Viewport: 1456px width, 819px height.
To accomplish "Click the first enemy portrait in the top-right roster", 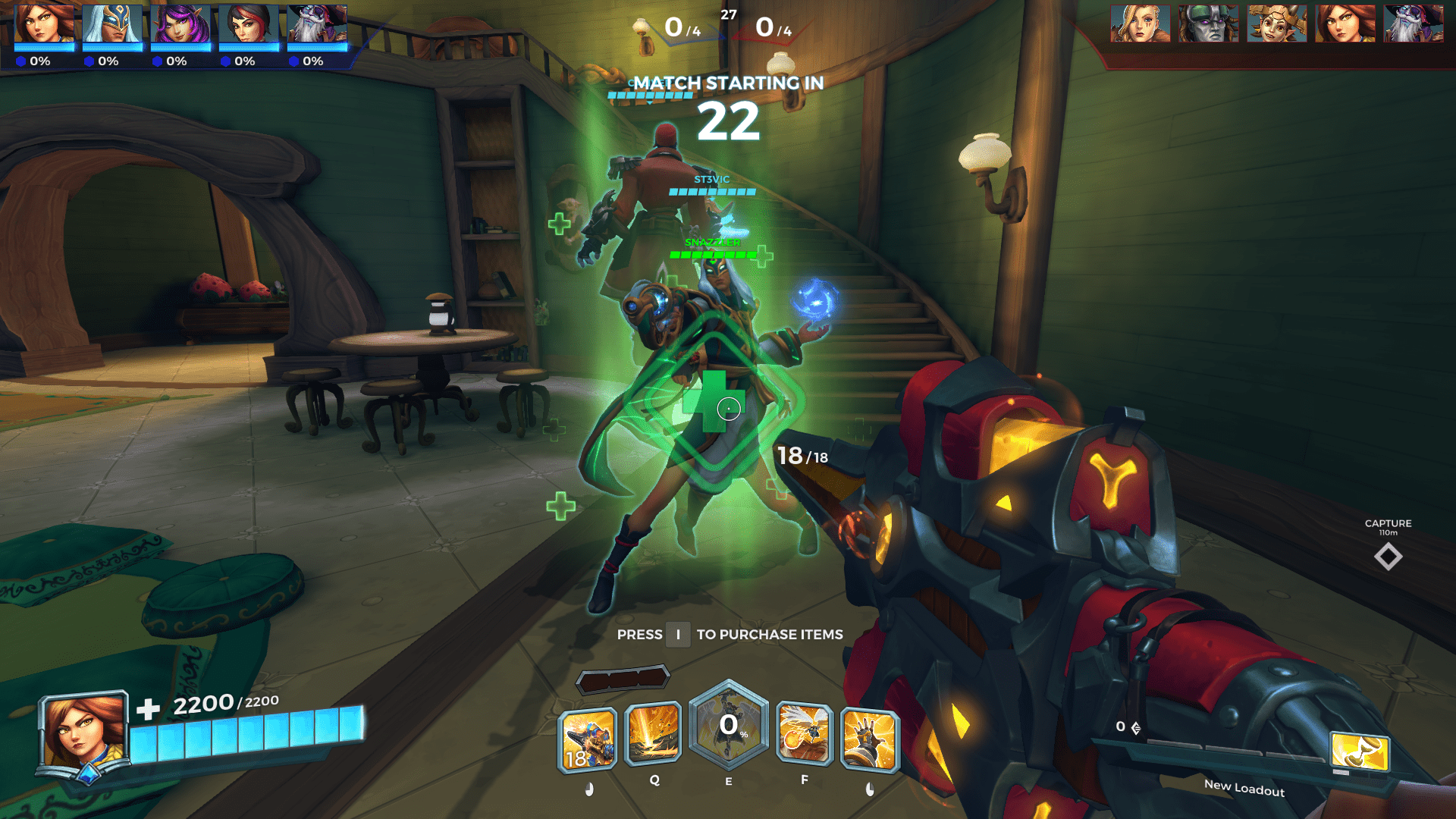I will (1141, 23).
